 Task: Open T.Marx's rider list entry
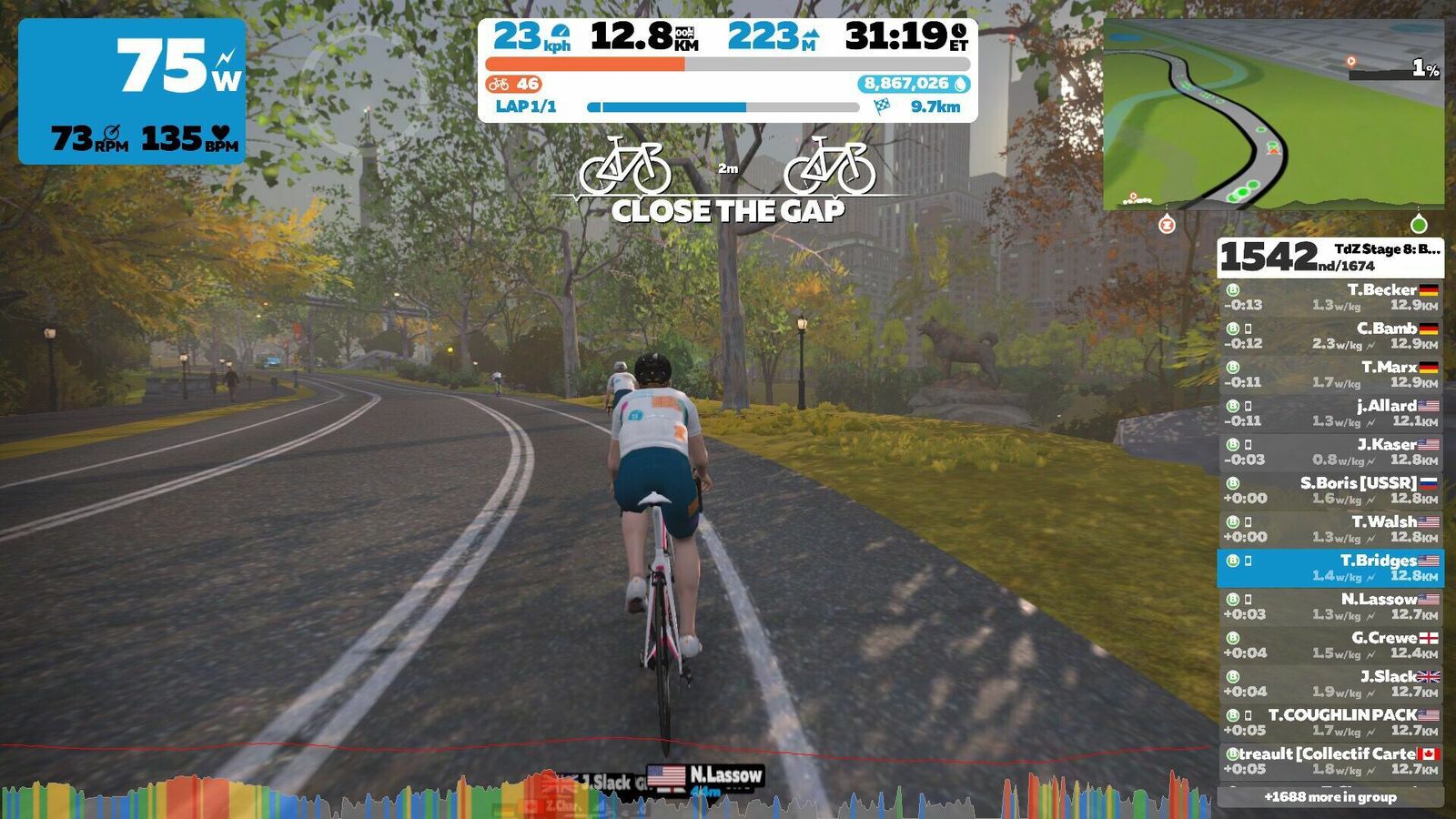coord(1330,375)
